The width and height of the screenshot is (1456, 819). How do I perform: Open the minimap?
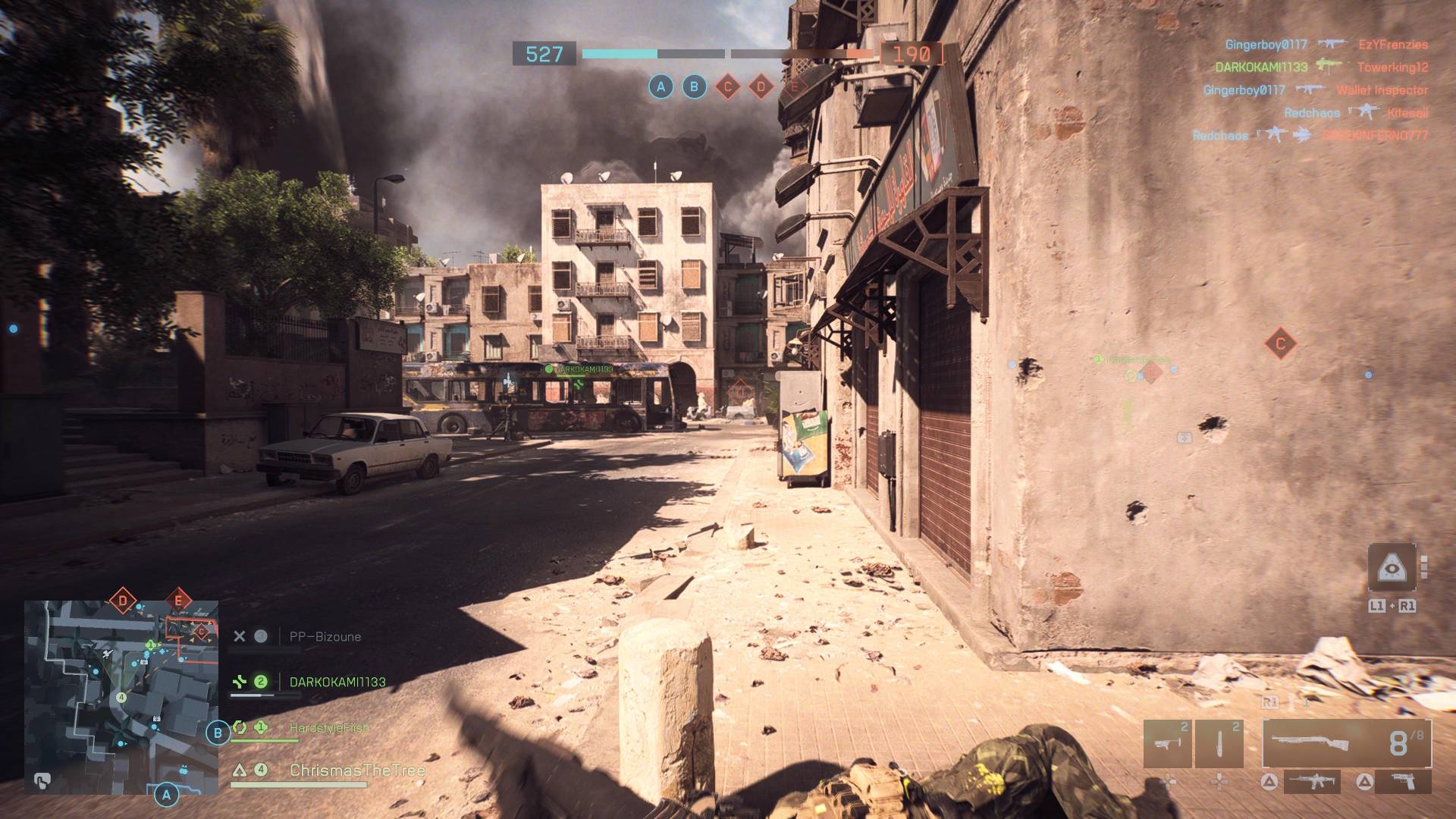click(x=121, y=698)
